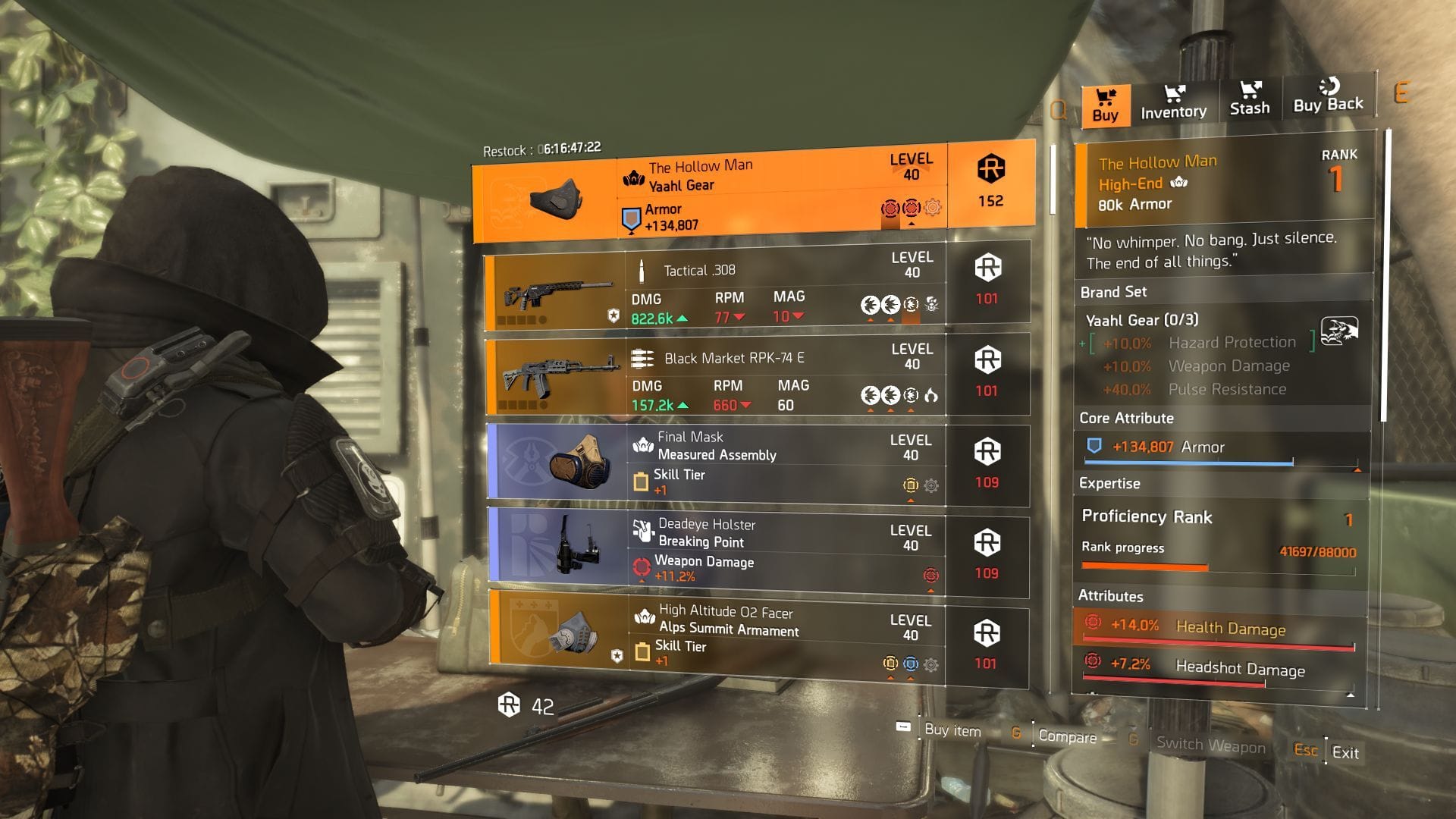This screenshot has width=1456, height=819.
Task: Expand the Brand Set section
Action: (x=1115, y=292)
